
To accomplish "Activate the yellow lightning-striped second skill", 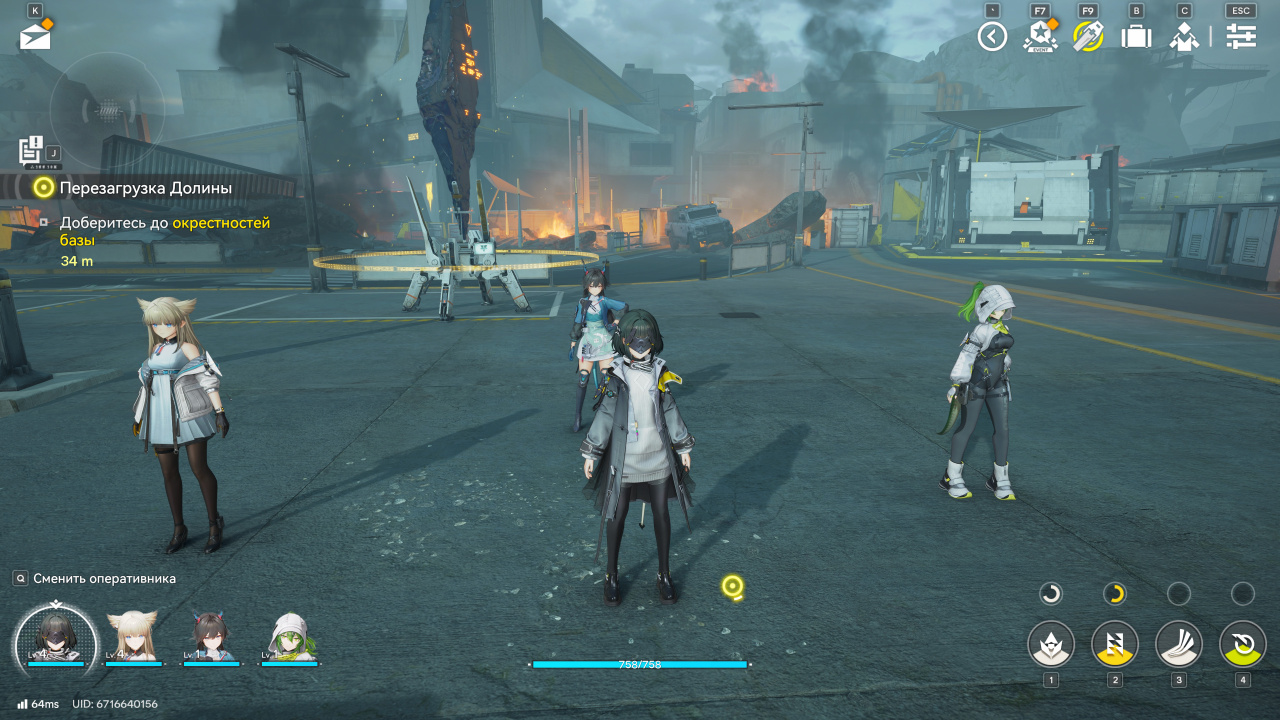I will pyautogui.click(x=1115, y=644).
